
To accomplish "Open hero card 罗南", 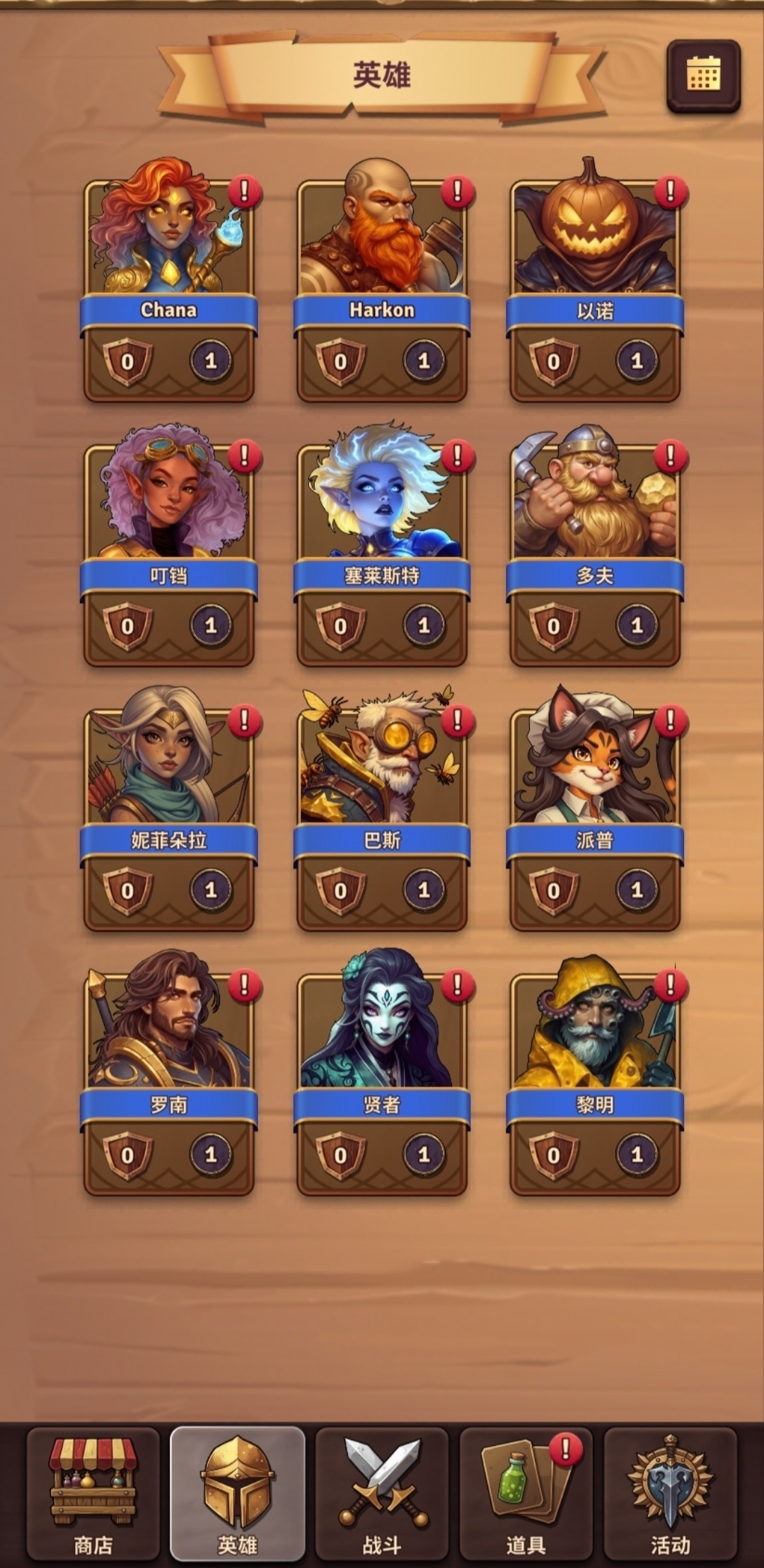I will click(x=169, y=1079).
